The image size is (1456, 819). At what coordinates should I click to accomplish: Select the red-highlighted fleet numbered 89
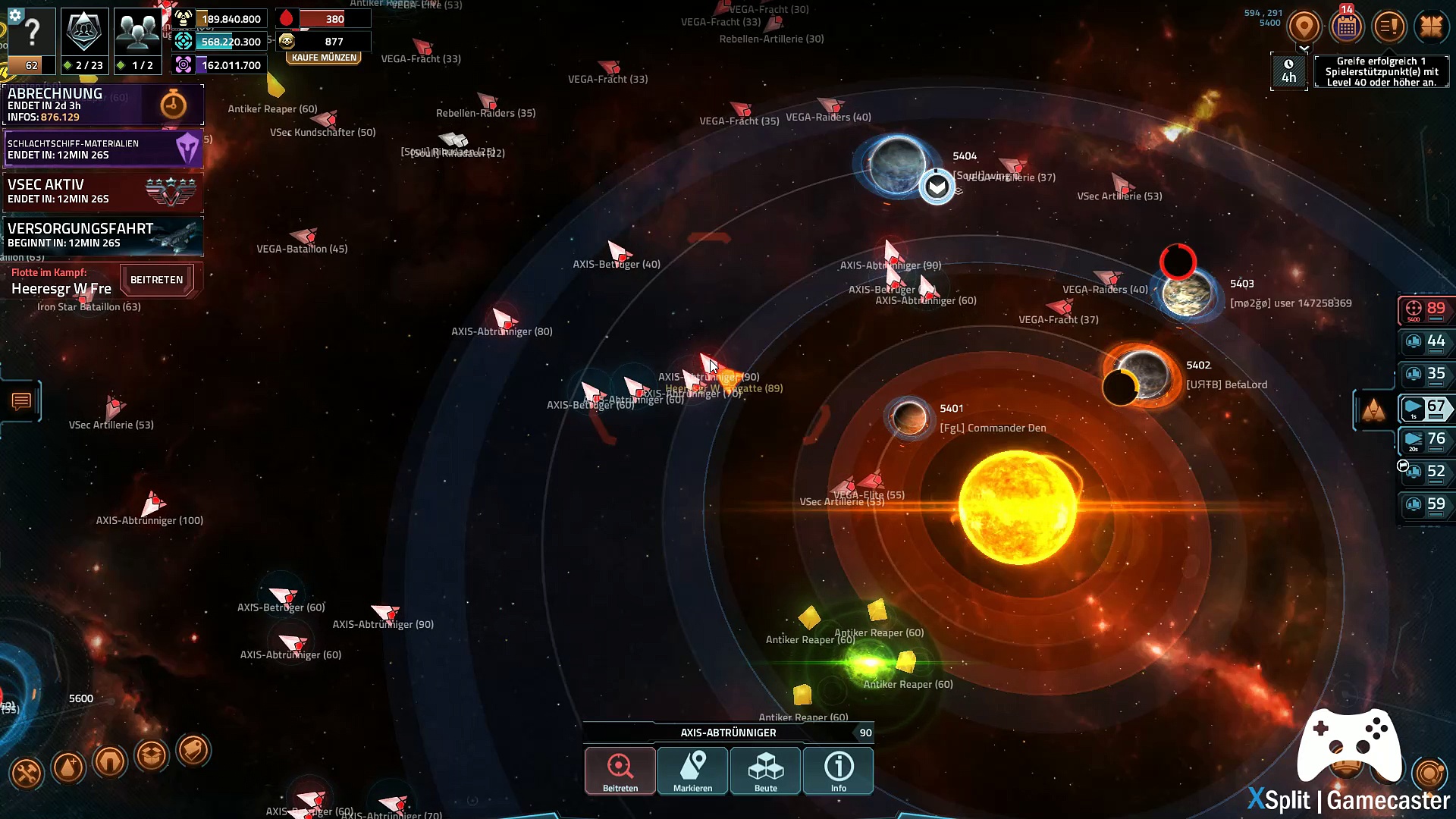1426,309
